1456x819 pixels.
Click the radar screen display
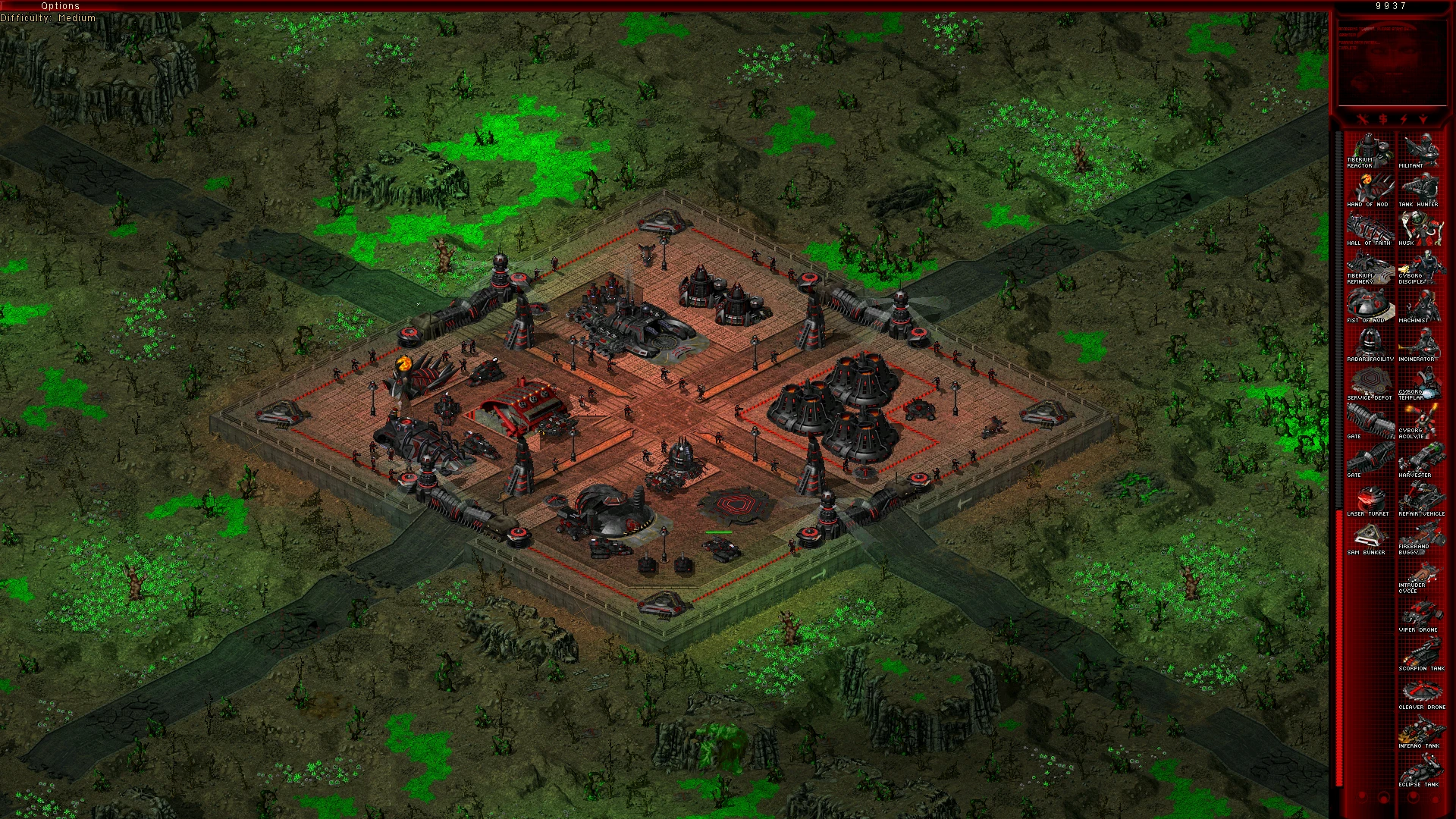[1392, 62]
